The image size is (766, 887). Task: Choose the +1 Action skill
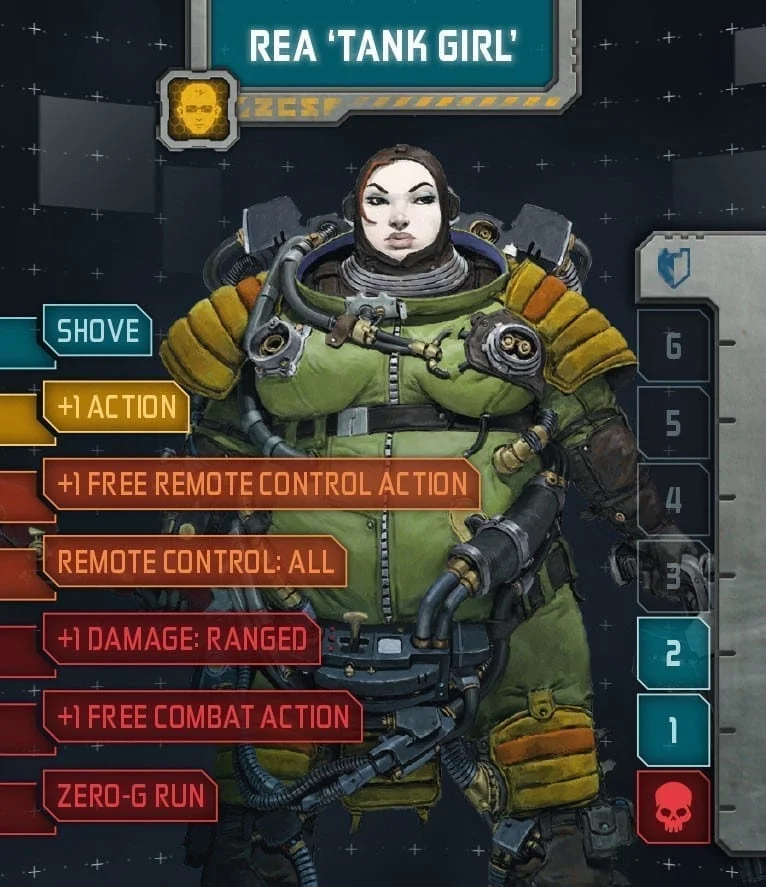(x=116, y=407)
